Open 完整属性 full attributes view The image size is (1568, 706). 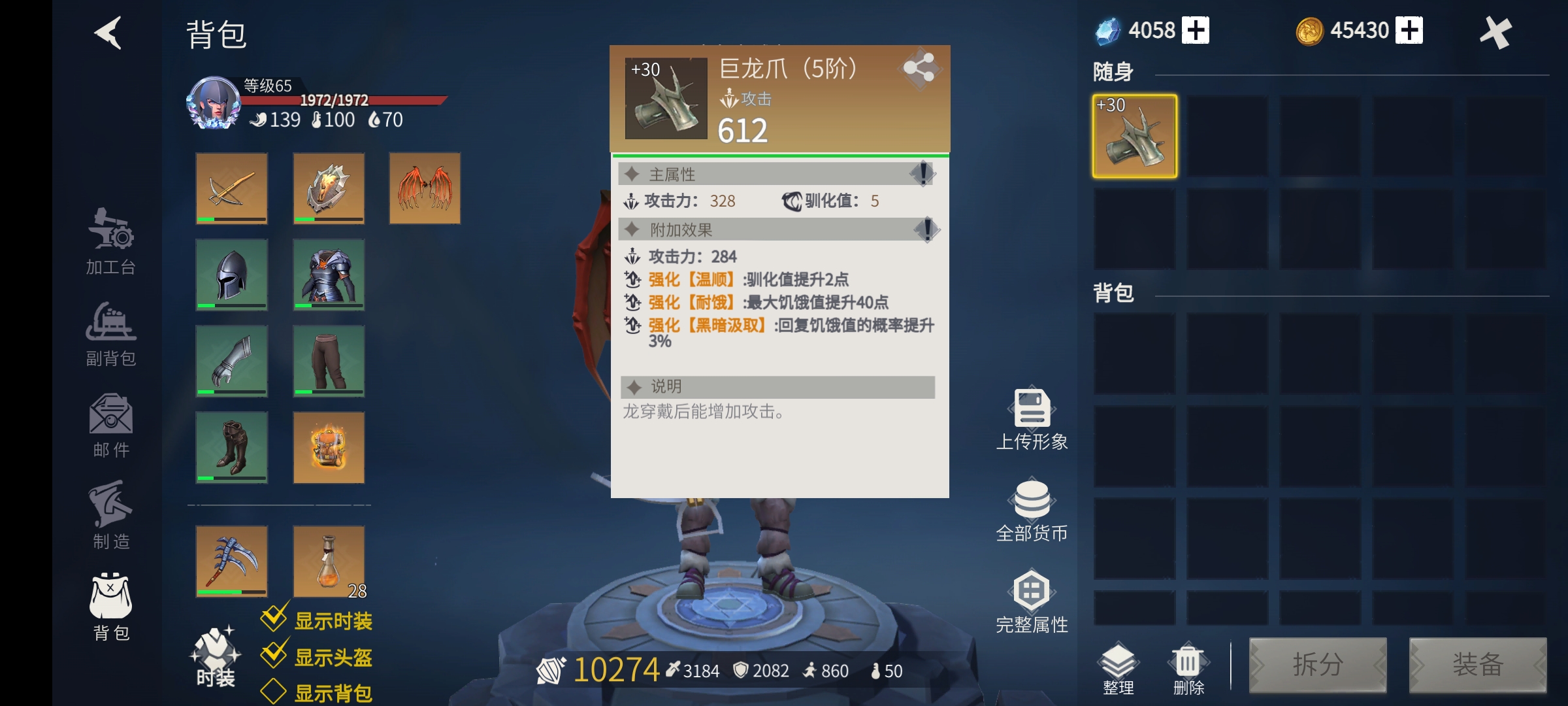(x=1032, y=595)
